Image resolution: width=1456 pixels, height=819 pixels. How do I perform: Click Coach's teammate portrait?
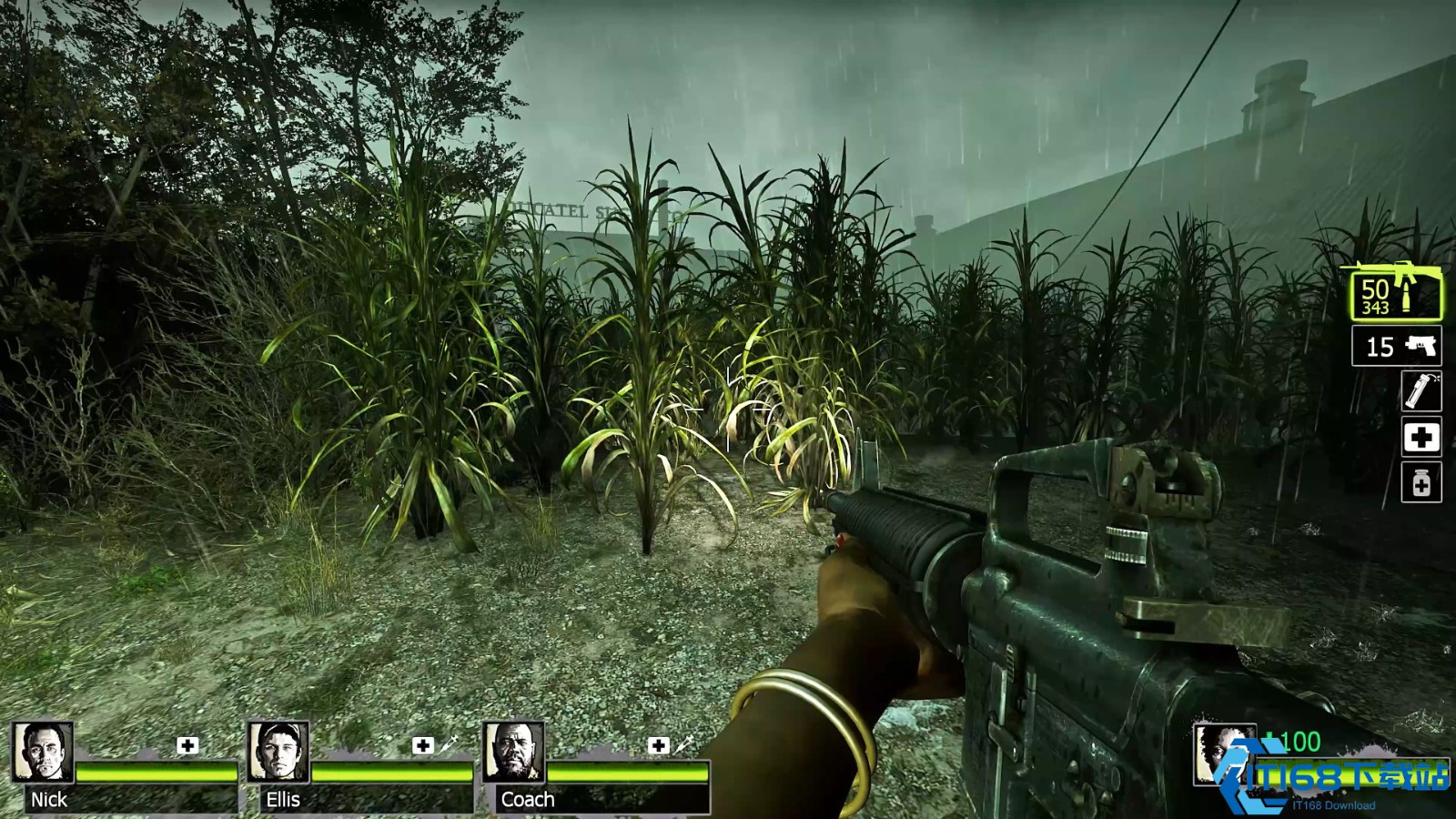tap(514, 753)
